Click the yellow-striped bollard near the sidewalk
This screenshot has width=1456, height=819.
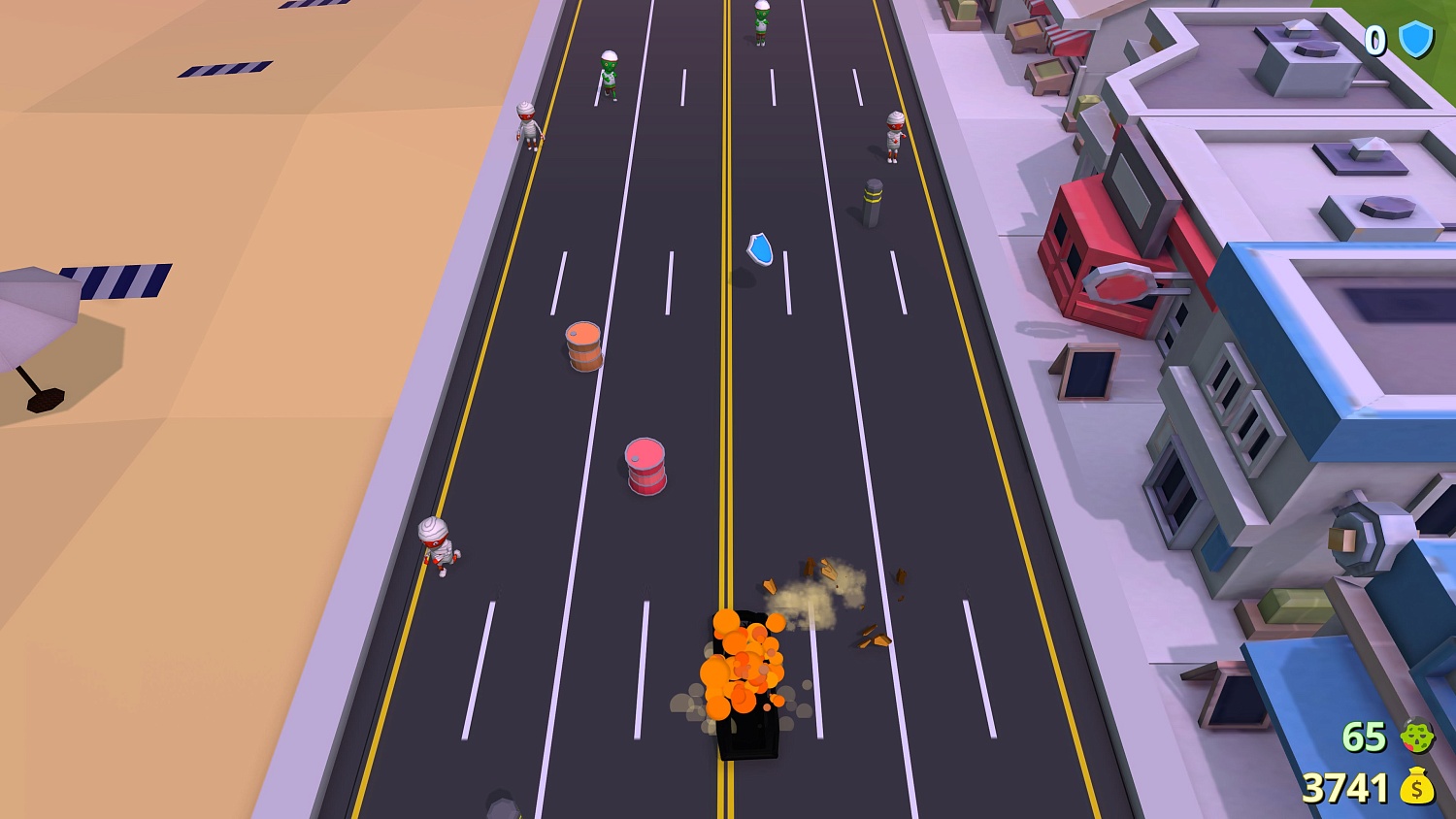pyautogui.click(x=873, y=201)
